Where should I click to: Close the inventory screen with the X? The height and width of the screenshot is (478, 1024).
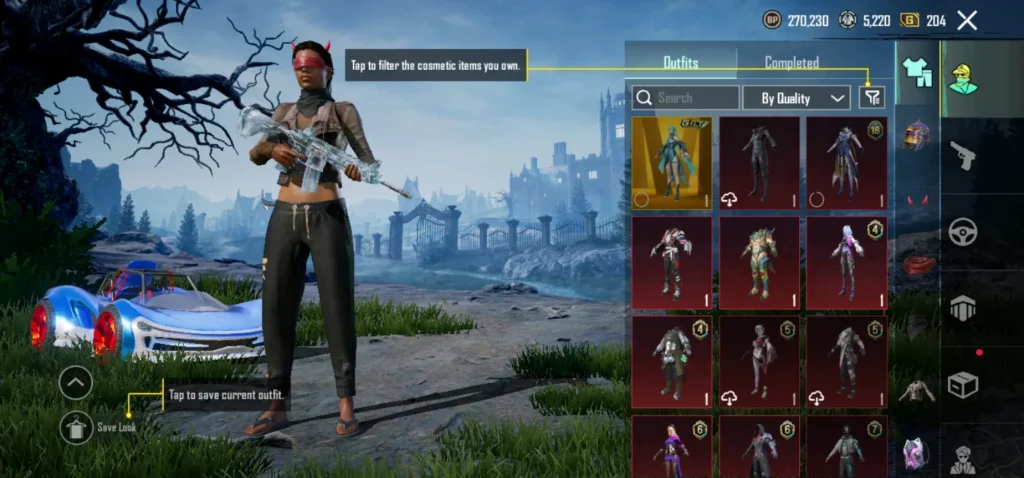(967, 20)
